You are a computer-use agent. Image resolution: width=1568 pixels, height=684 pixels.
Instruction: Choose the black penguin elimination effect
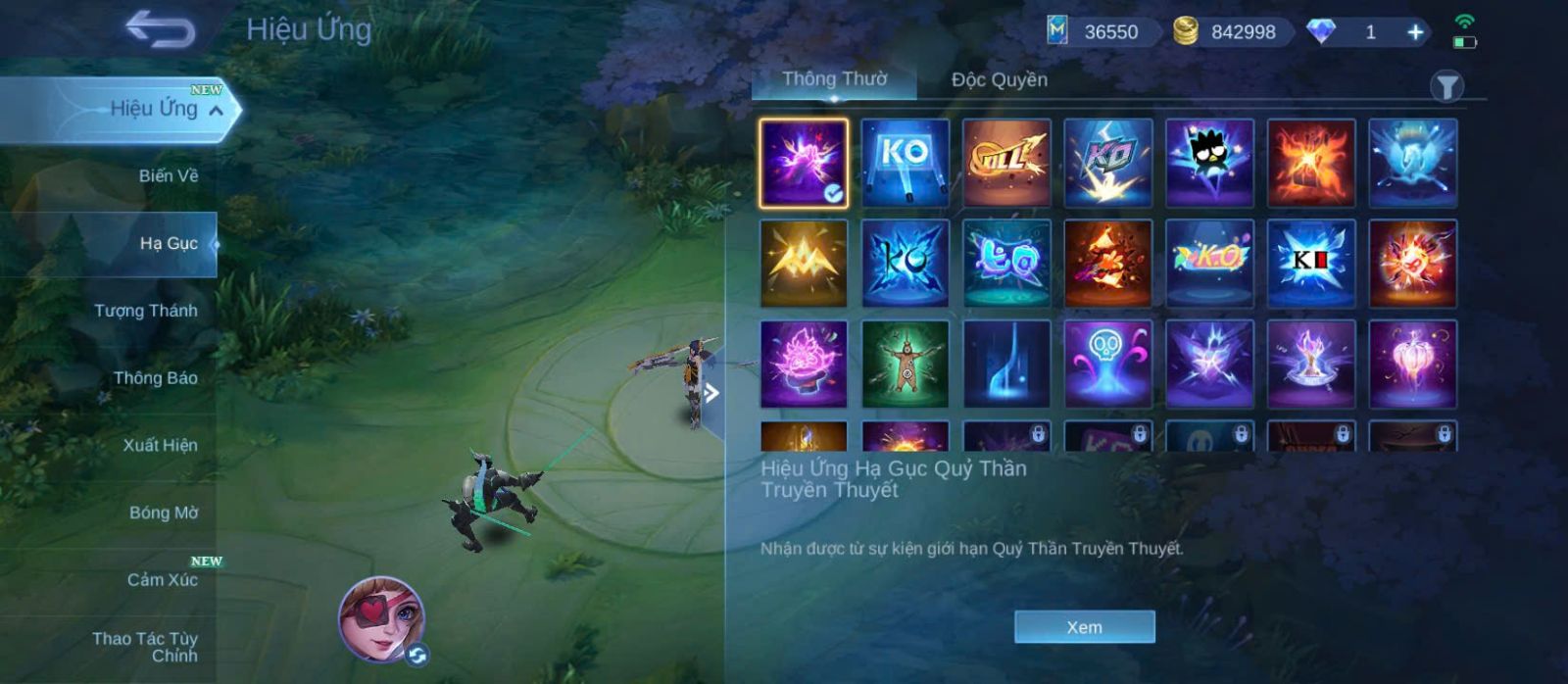(x=1209, y=163)
